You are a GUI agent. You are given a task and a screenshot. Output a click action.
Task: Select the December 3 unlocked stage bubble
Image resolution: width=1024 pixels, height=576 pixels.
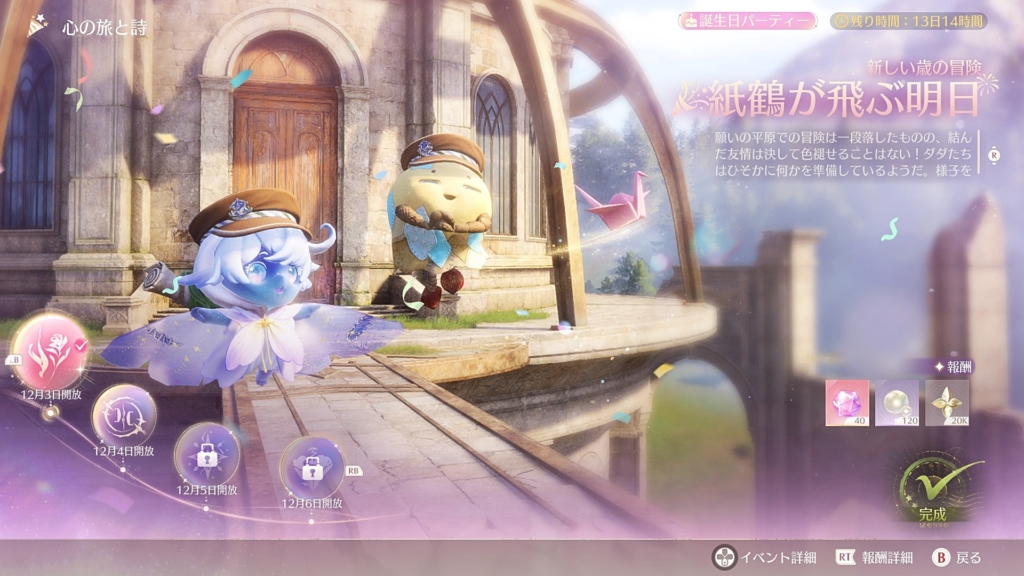coord(49,351)
